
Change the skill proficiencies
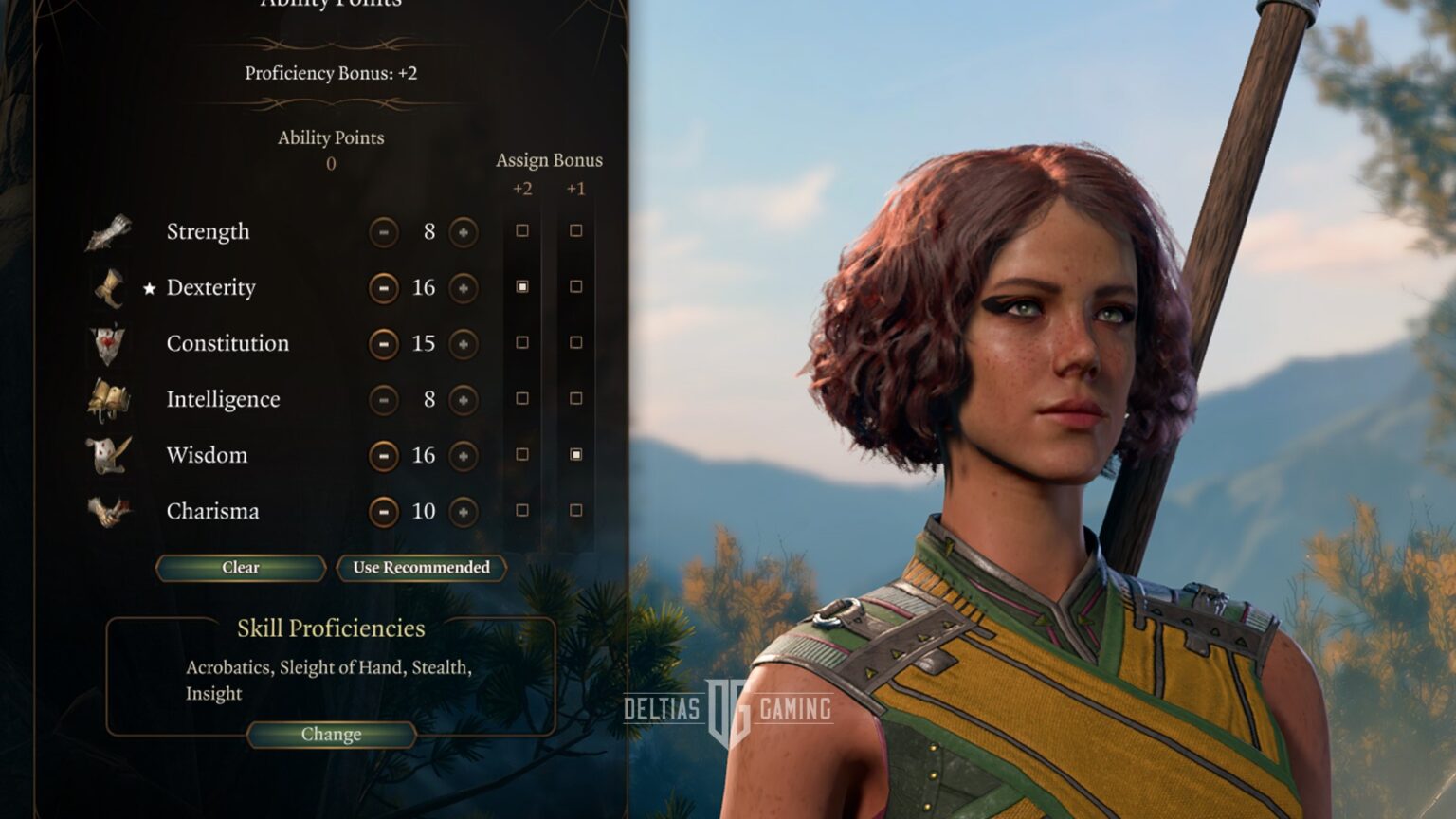click(331, 735)
